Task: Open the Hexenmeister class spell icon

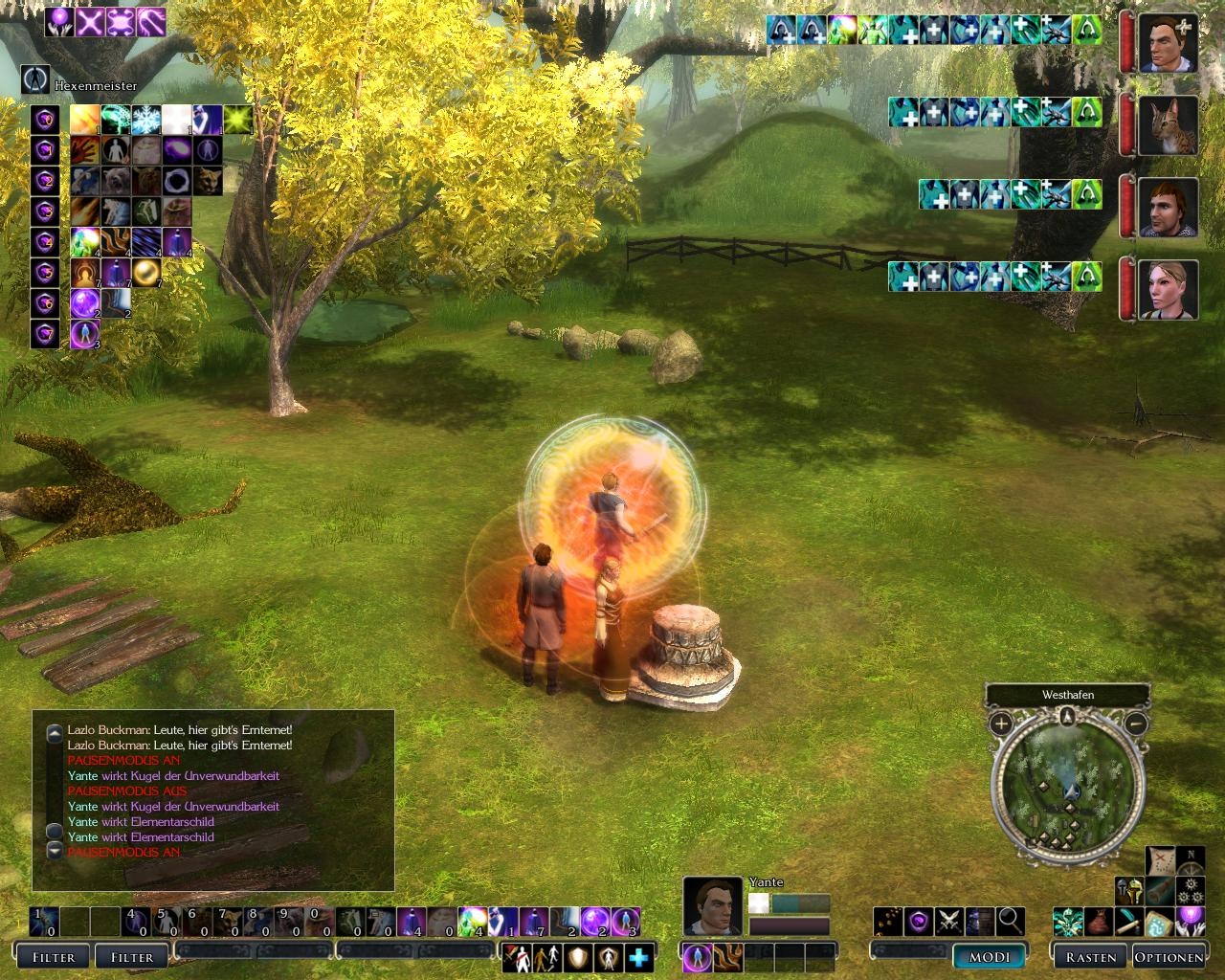Action: (x=35, y=78)
